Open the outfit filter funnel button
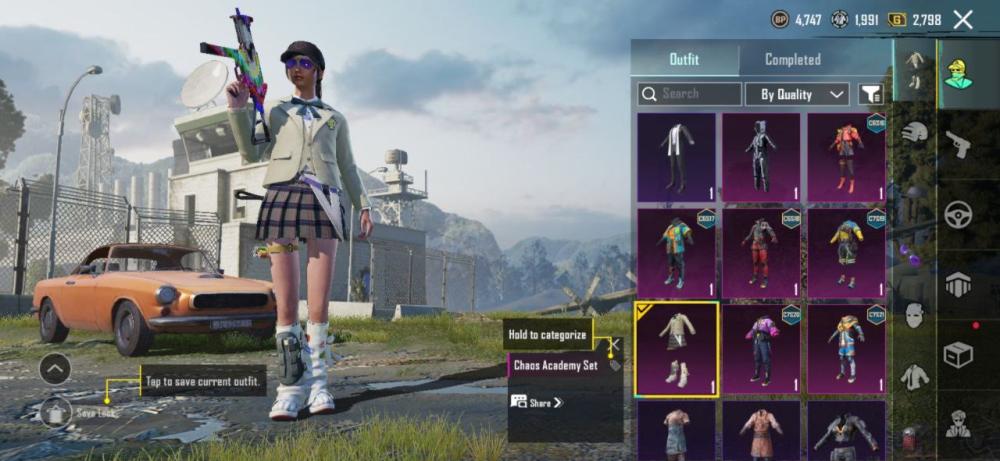Image resolution: width=1000 pixels, height=461 pixels. pyautogui.click(x=872, y=94)
